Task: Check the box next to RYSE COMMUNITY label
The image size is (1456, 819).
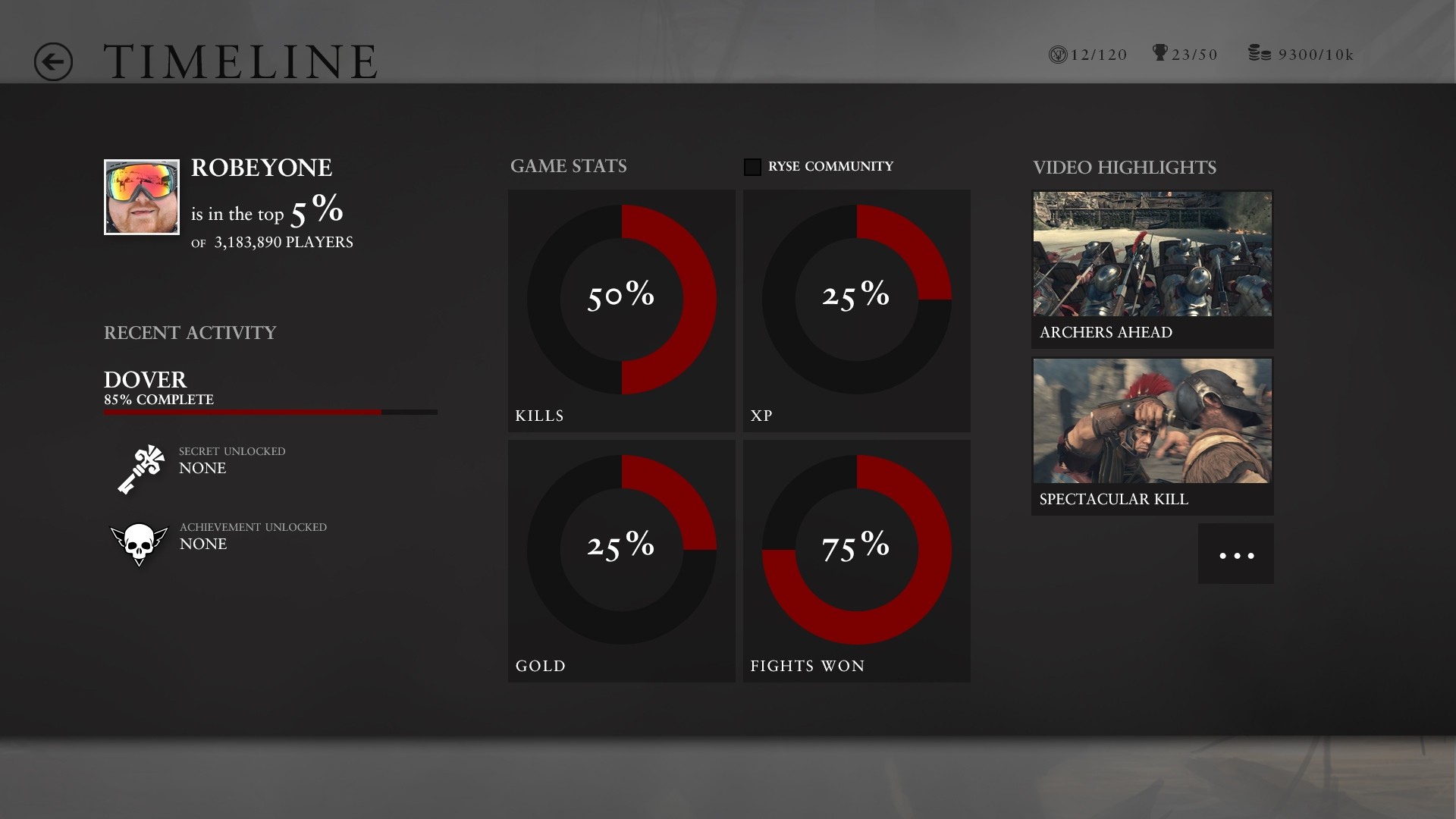Action: point(753,166)
